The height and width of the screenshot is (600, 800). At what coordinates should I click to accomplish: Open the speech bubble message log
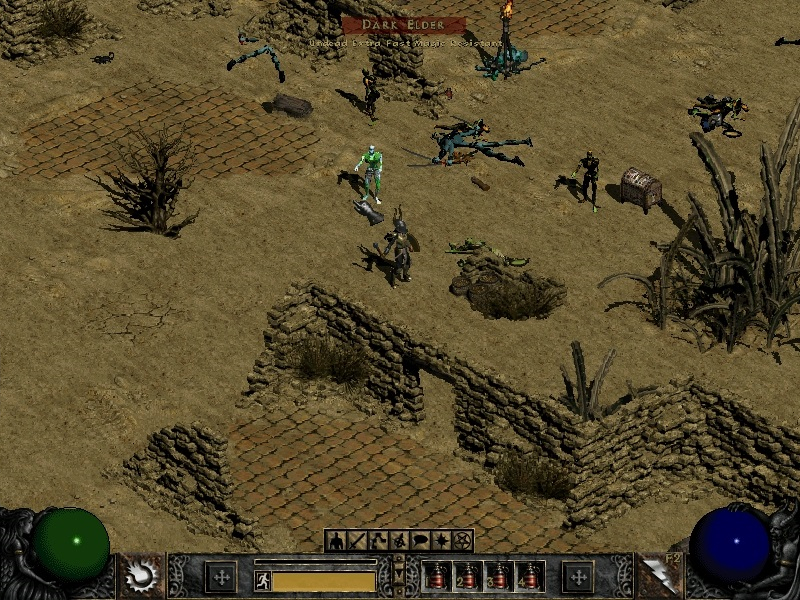click(x=420, y=541)
